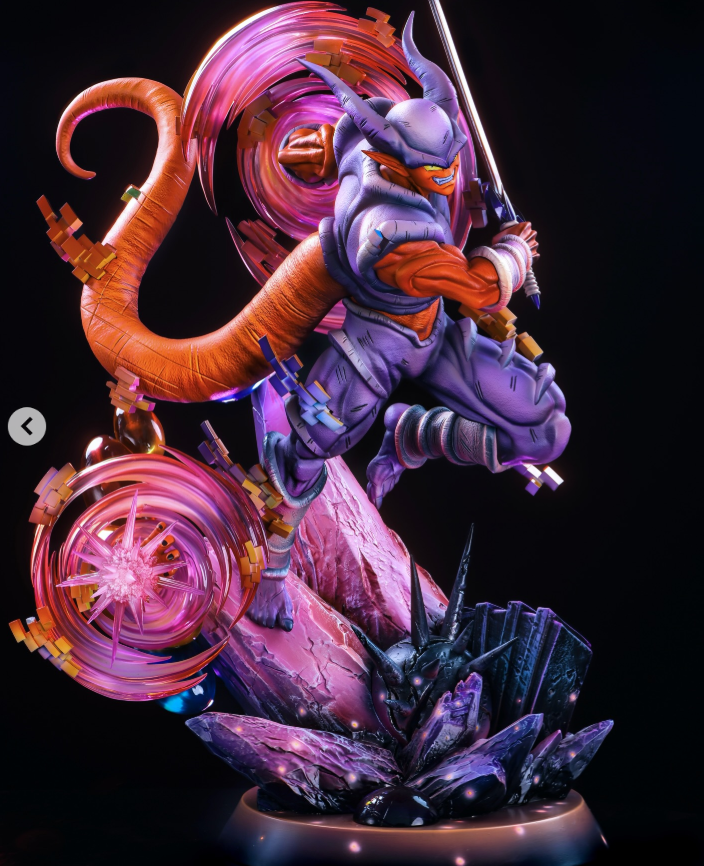
Task: Go to the previous image with left arrow
Action: [27, 426]
